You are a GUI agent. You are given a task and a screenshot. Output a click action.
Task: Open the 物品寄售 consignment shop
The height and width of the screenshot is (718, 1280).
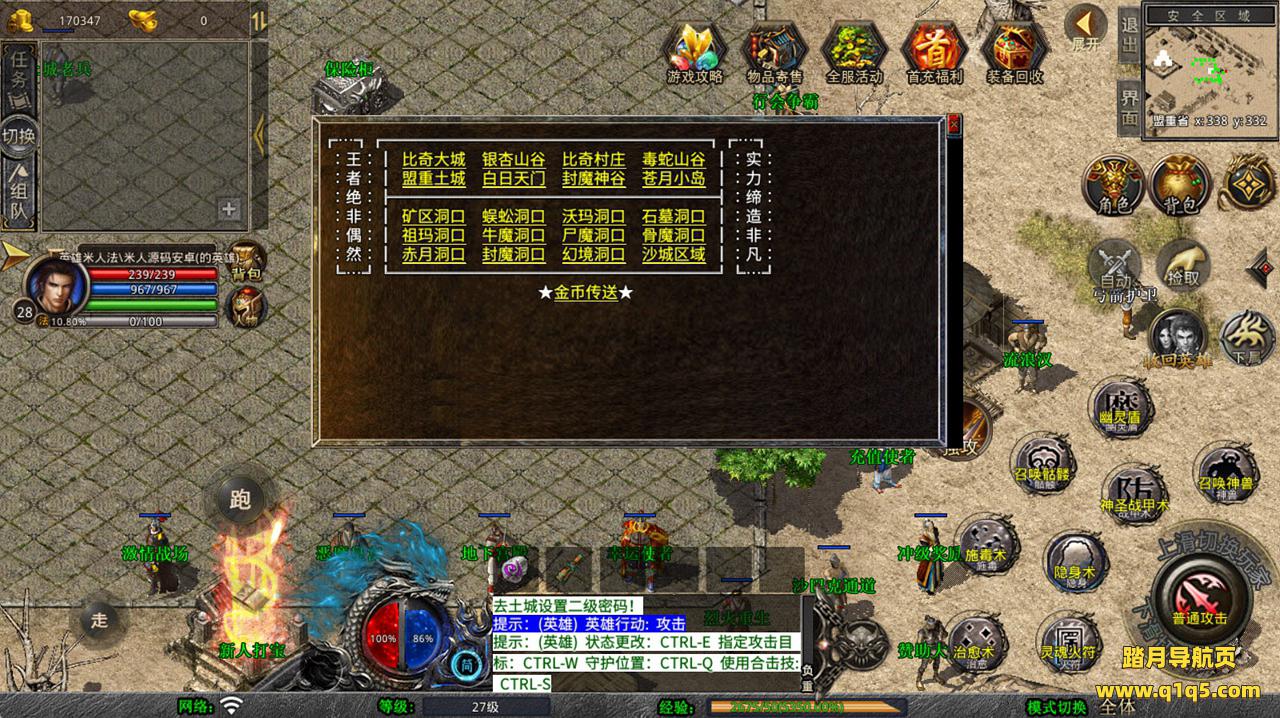tap(775, 52)
